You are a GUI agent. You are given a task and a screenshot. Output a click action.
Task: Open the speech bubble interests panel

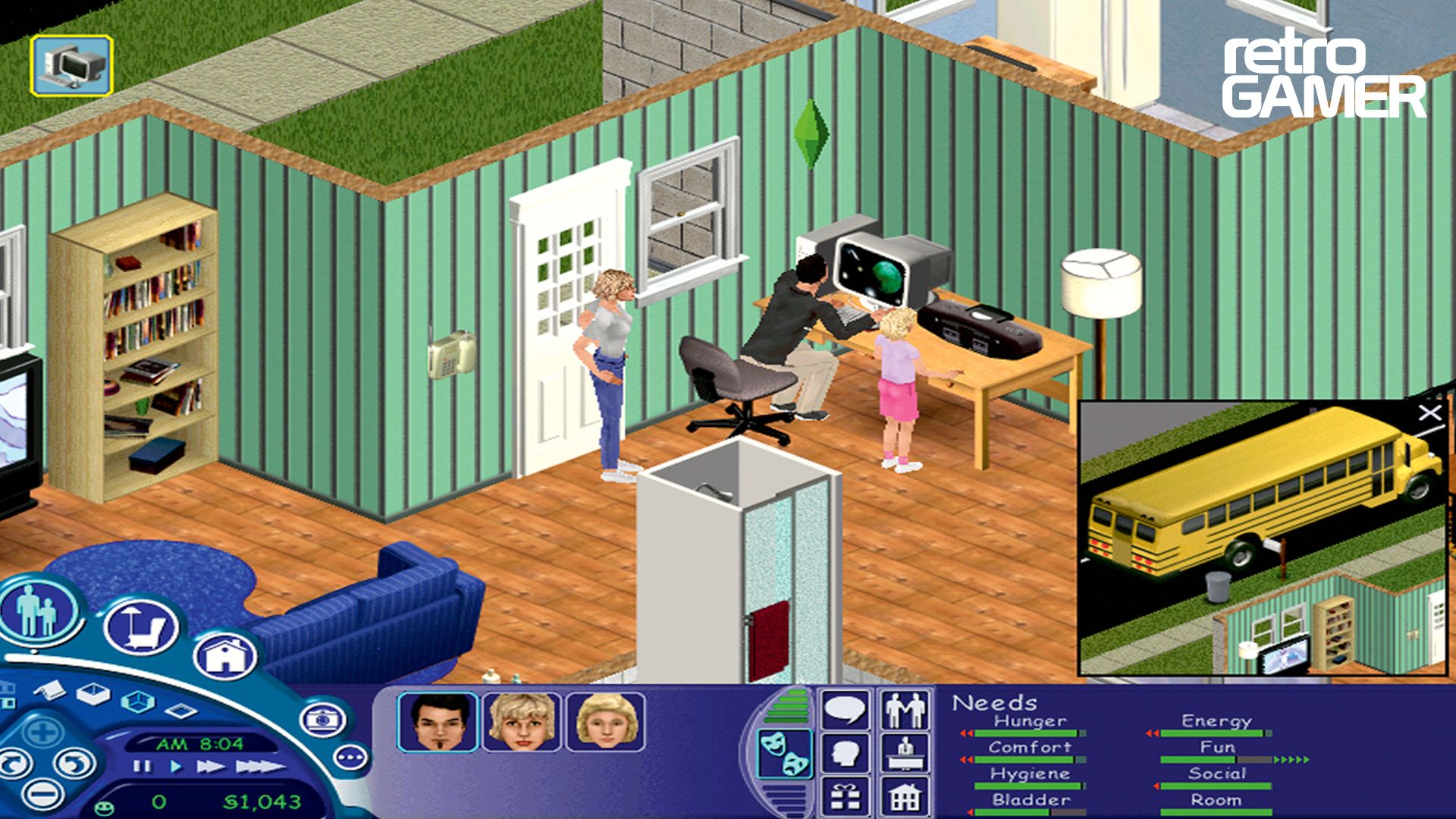(846, 709)
